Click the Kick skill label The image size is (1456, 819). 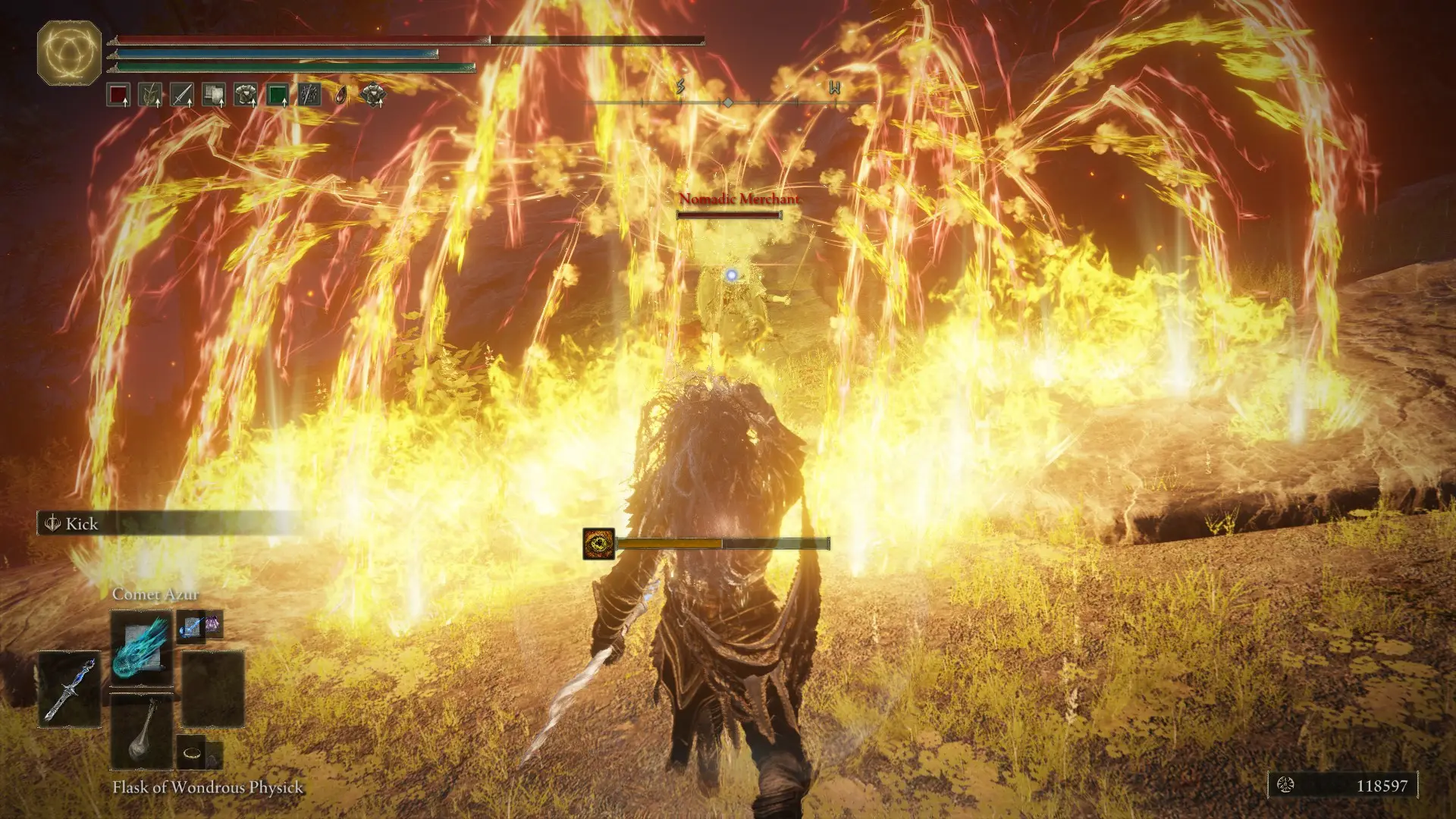pos(82,524)
